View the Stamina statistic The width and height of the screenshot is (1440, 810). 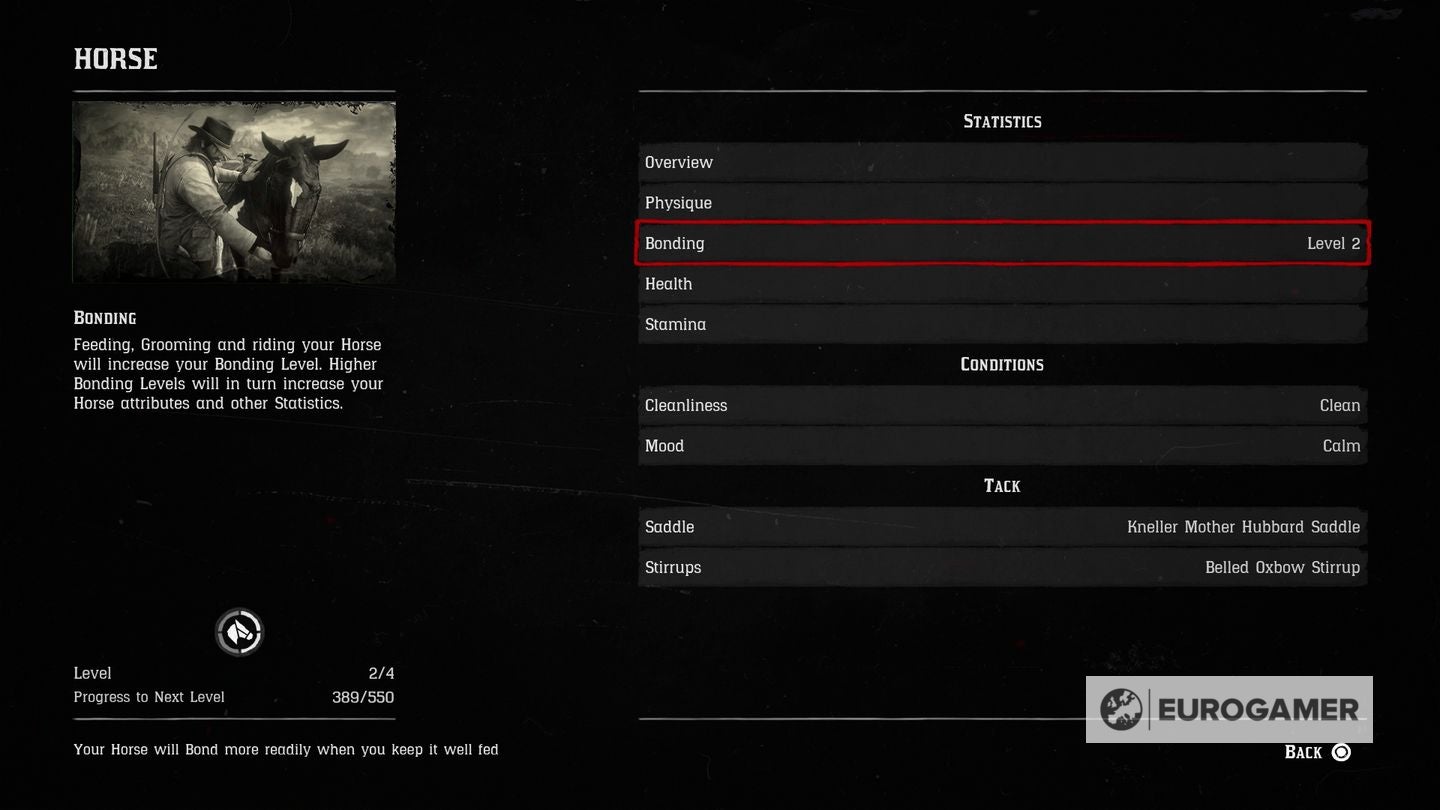[1001, 324]
